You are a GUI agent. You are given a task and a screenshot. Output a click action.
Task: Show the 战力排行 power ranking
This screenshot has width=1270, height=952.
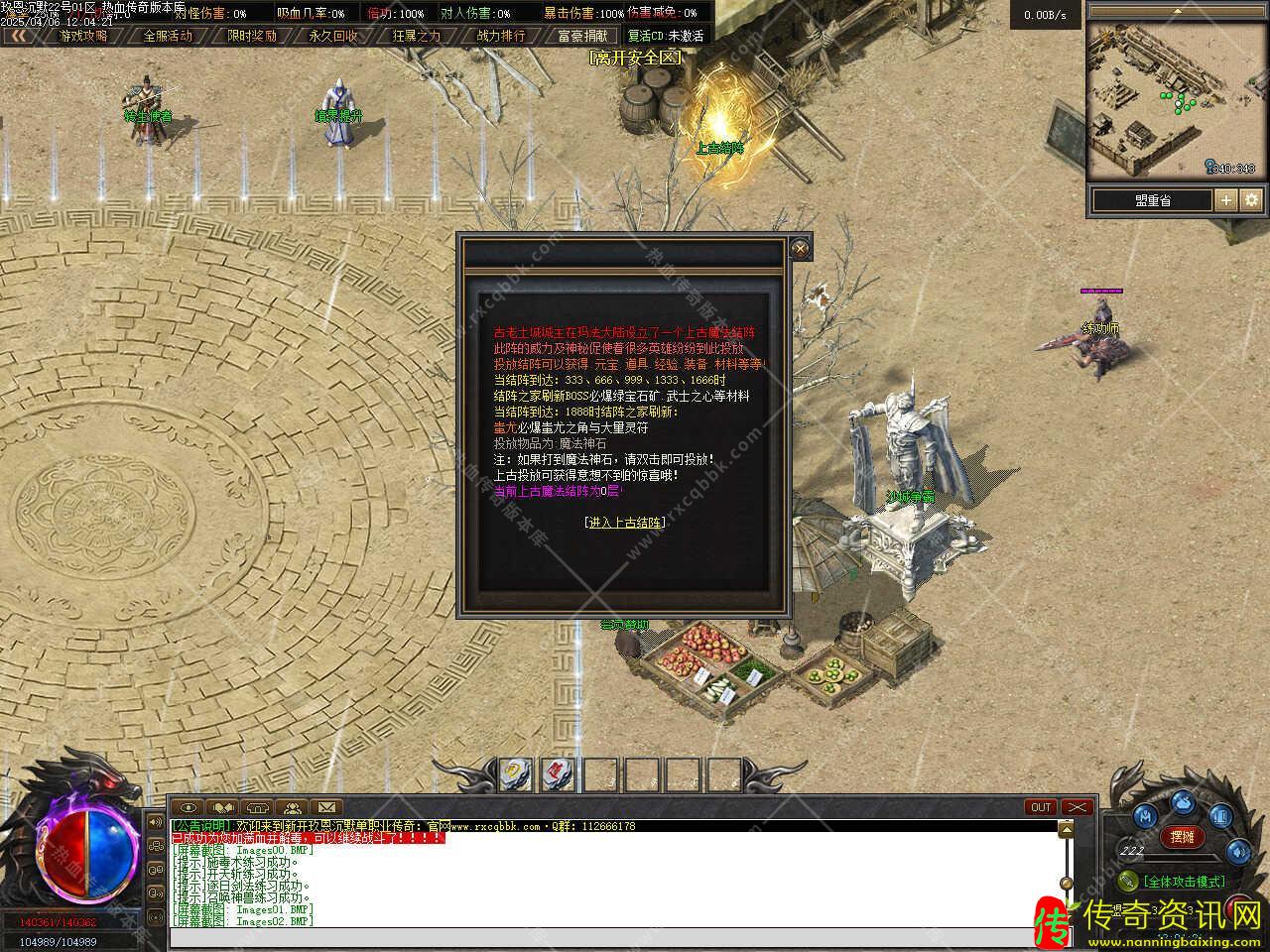(x=501, y=36)
